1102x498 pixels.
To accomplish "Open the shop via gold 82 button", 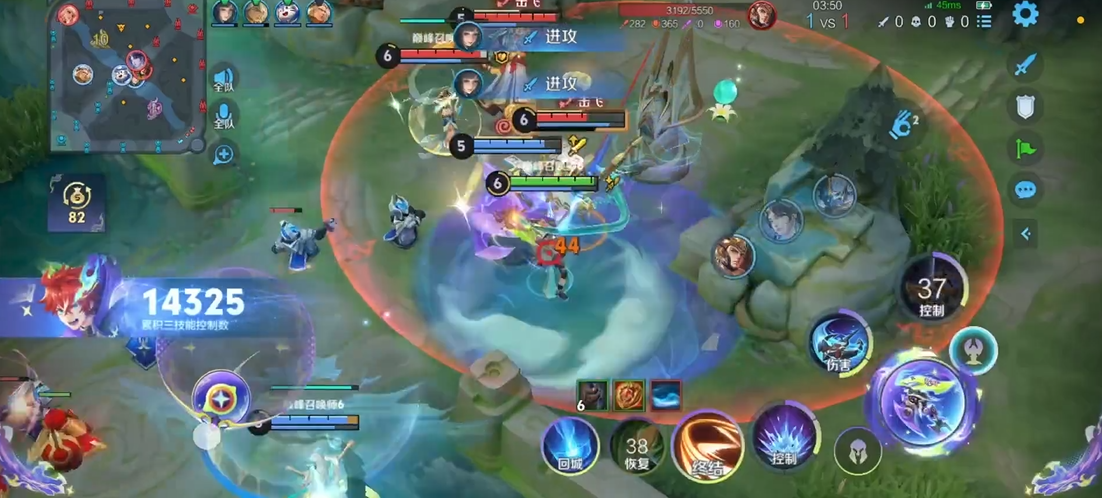I will pos(77,200).
